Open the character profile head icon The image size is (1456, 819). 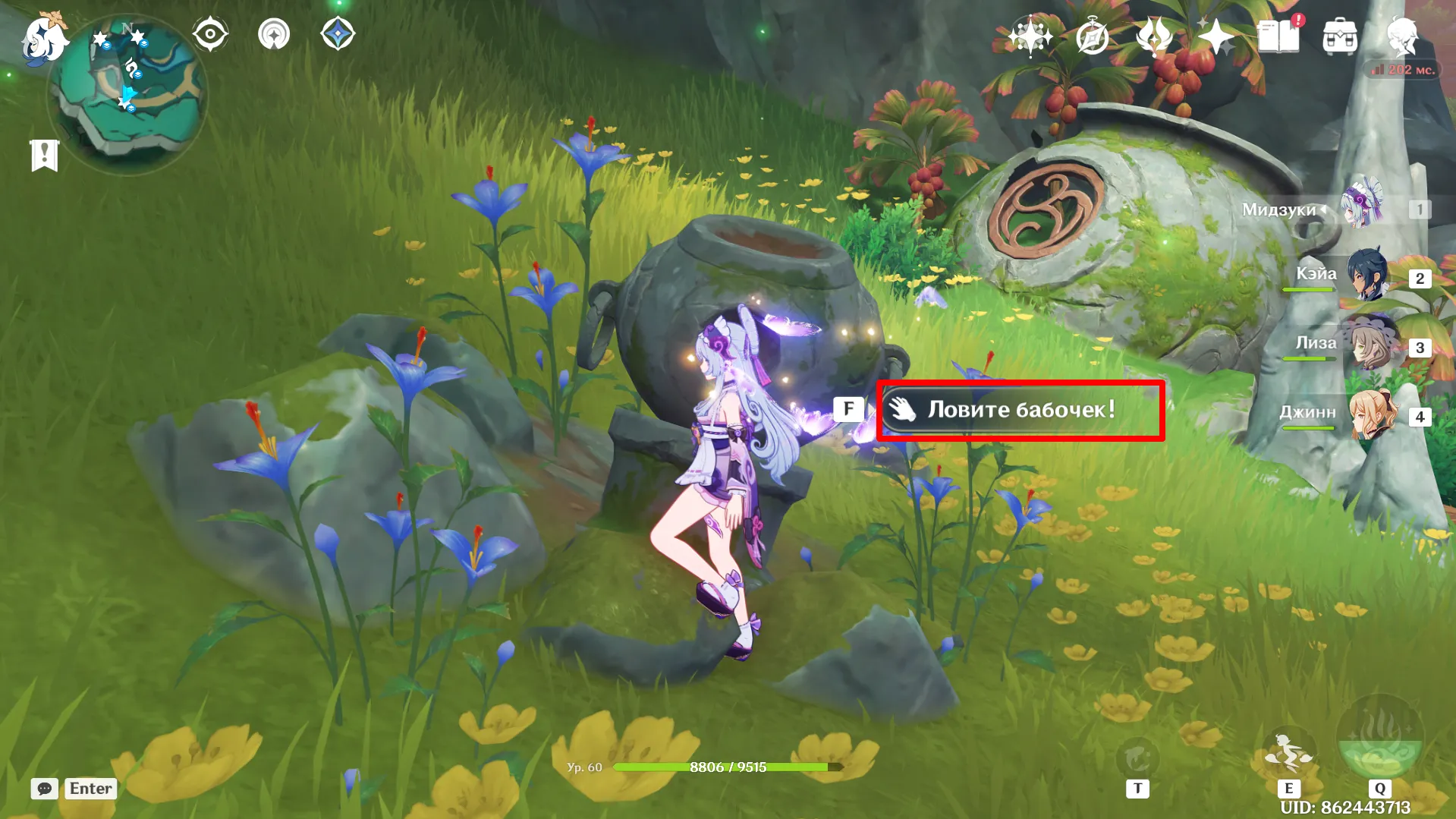1402,36
